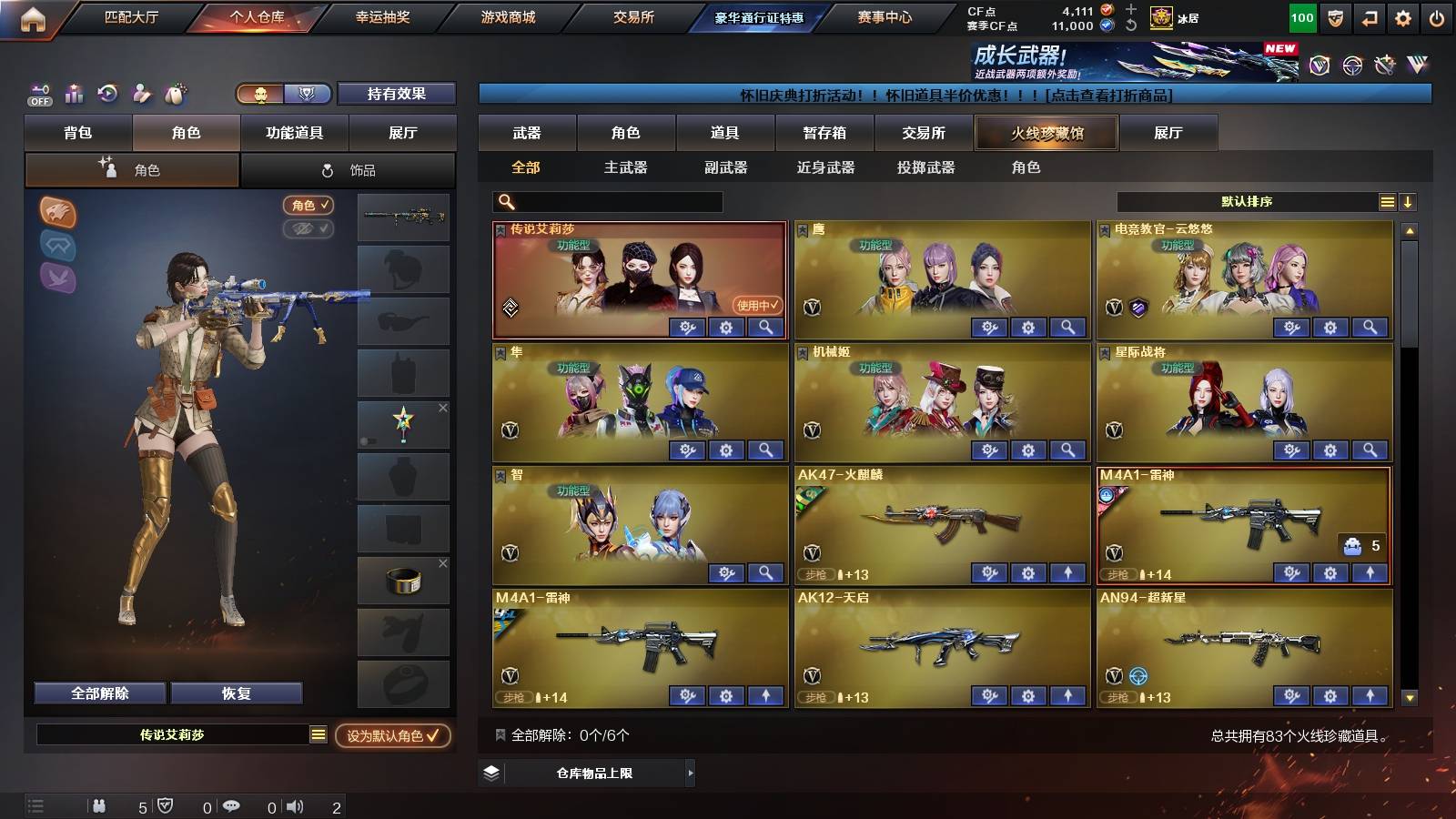Click the friends icon in the bottom status bar
Image resolution: width=1456 pixels, height=819 pixels.
click(100, 805)
